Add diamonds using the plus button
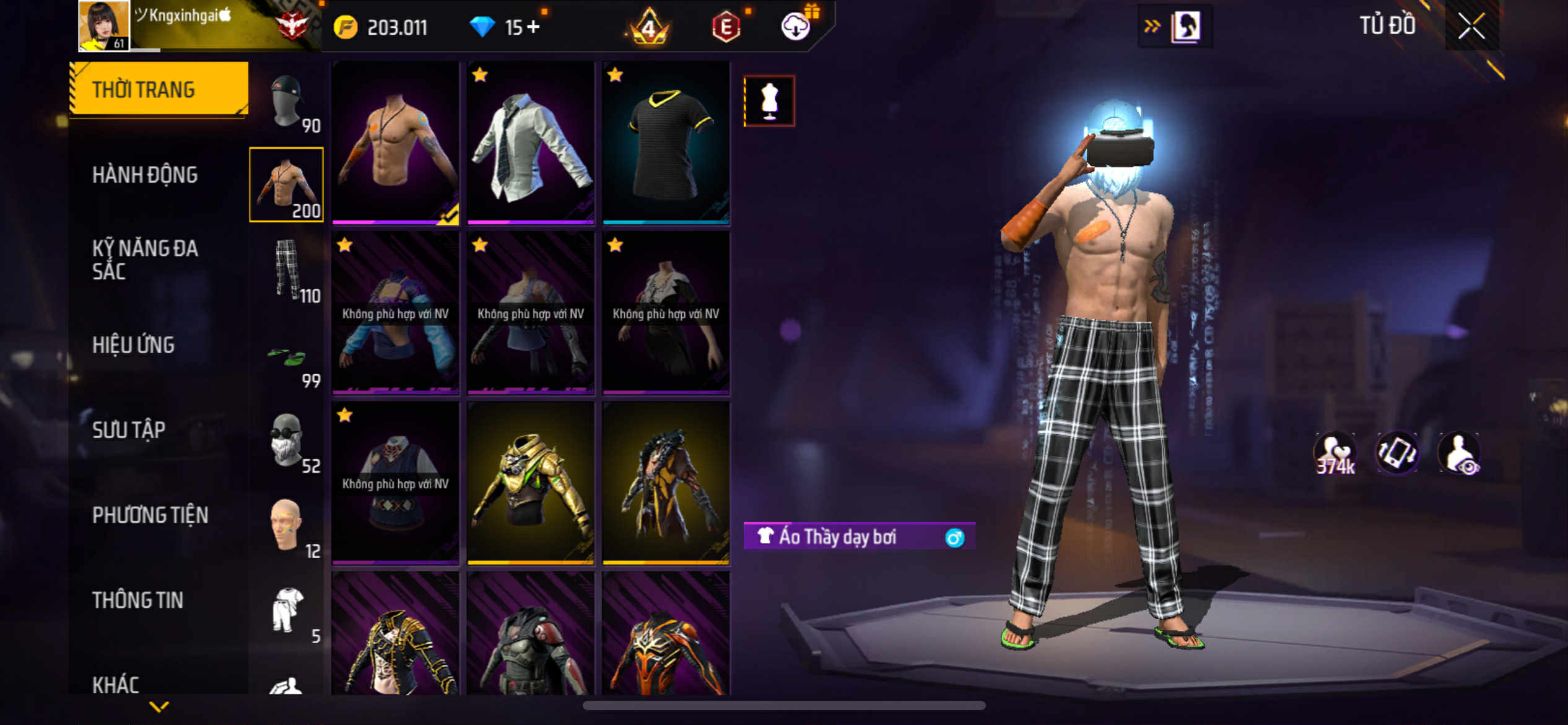This screenshot has width=1568, height=725. click(x=533, y=27)
